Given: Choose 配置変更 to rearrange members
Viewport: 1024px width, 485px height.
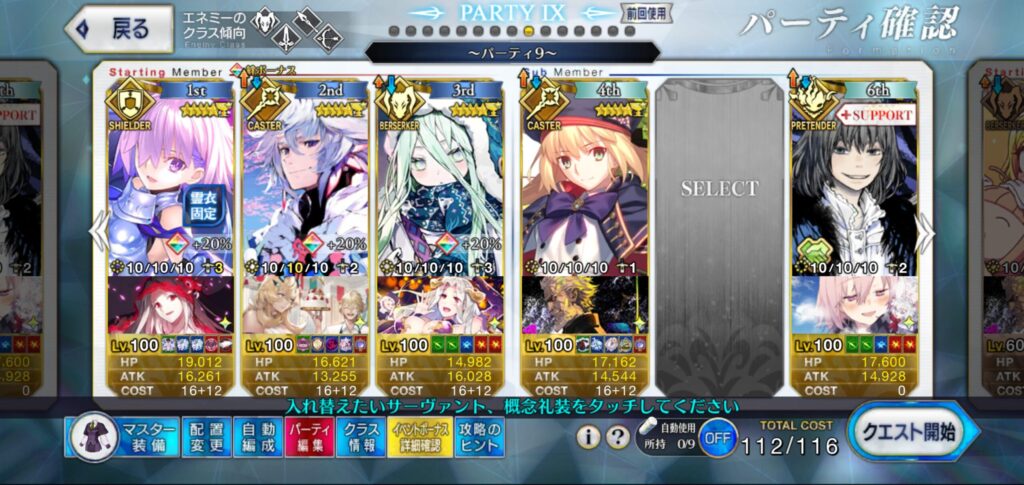Looking at the screenshot, I should point(207,439).
